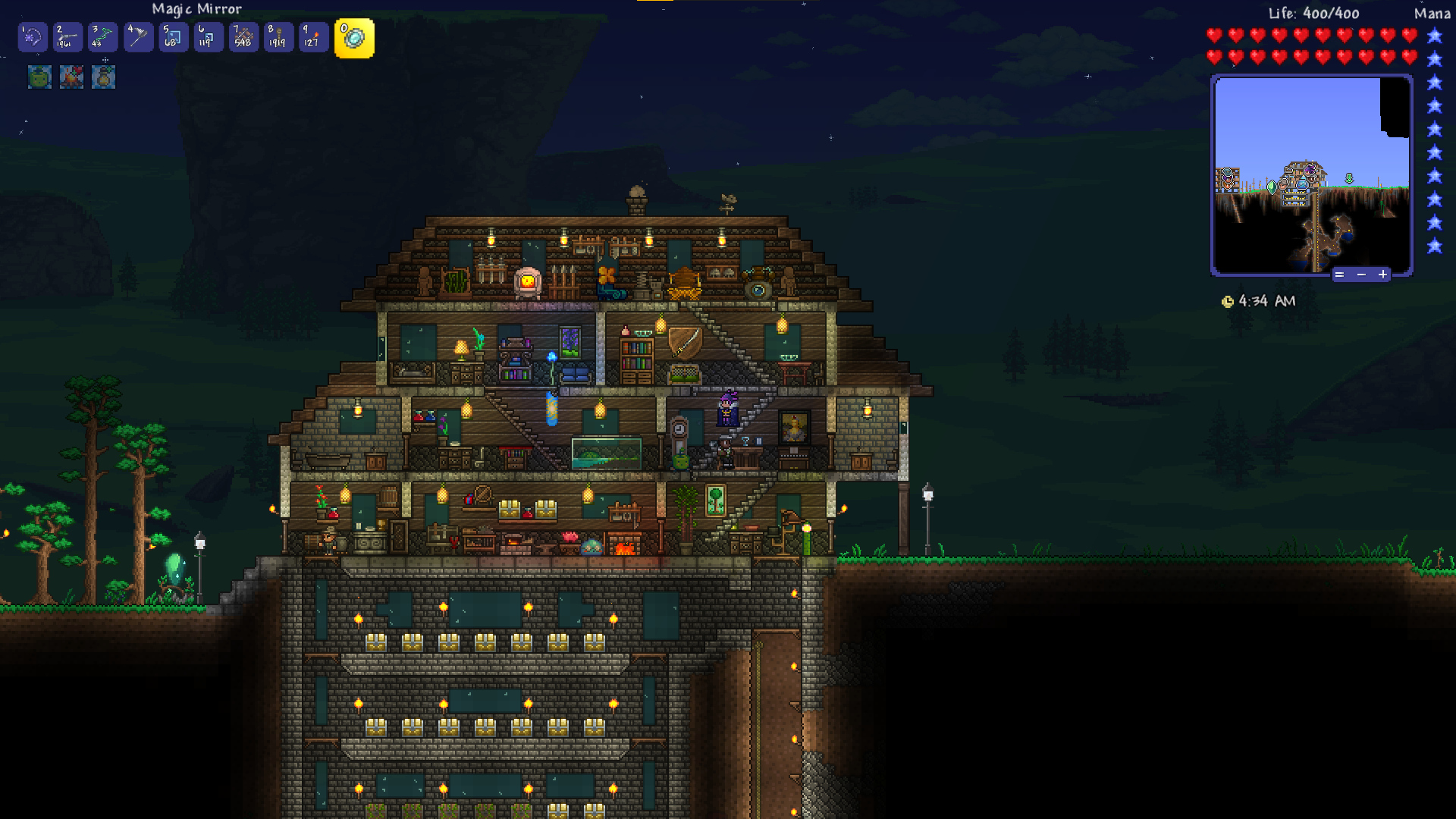Select the wooden item stack of 1919
This screenshot has height=819, width=1456.
click(x=278, y=37)
